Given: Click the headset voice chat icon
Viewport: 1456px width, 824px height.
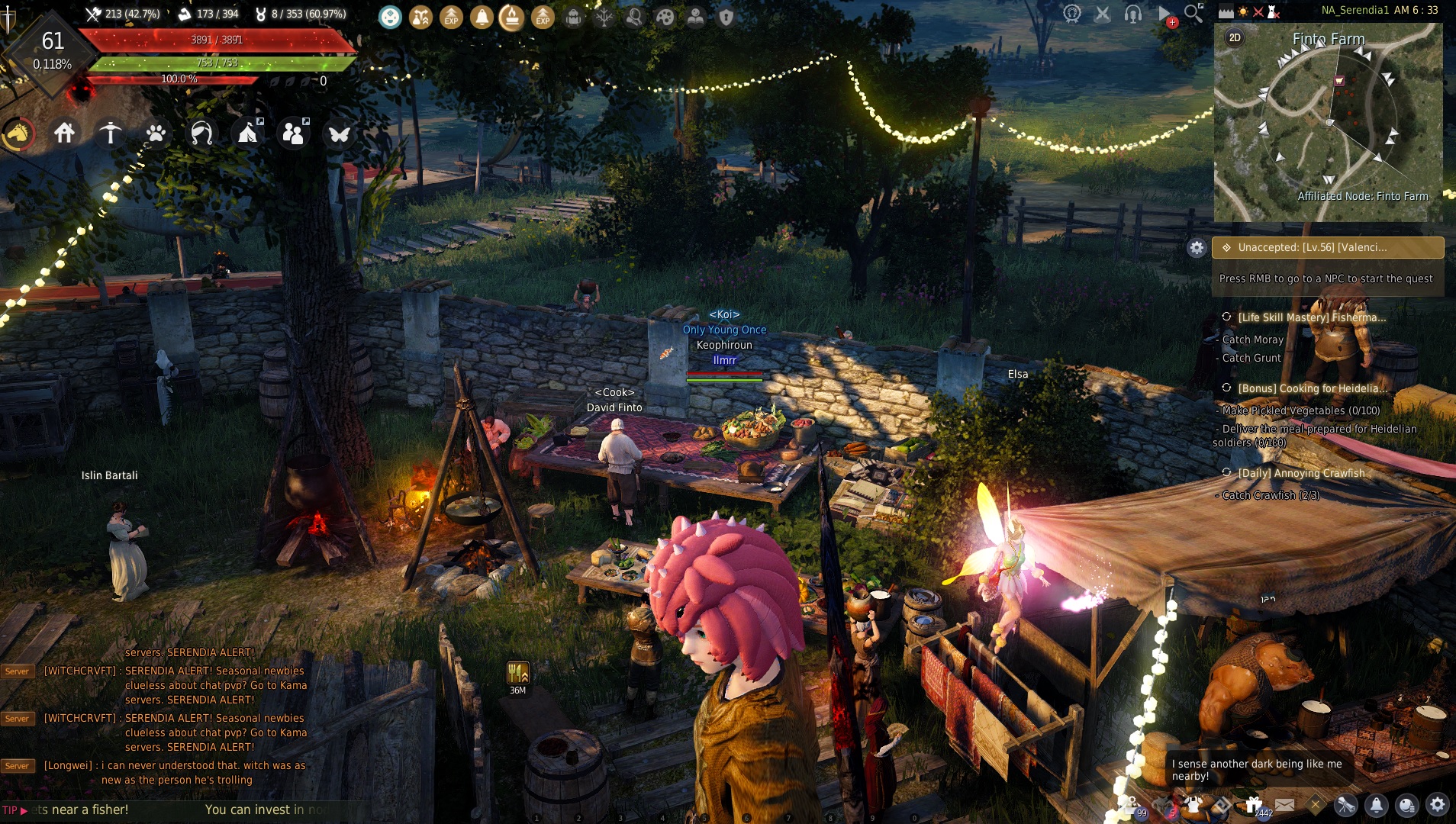Looking at the screenshot, I should pyautogui.click(x=1133, y=14).
